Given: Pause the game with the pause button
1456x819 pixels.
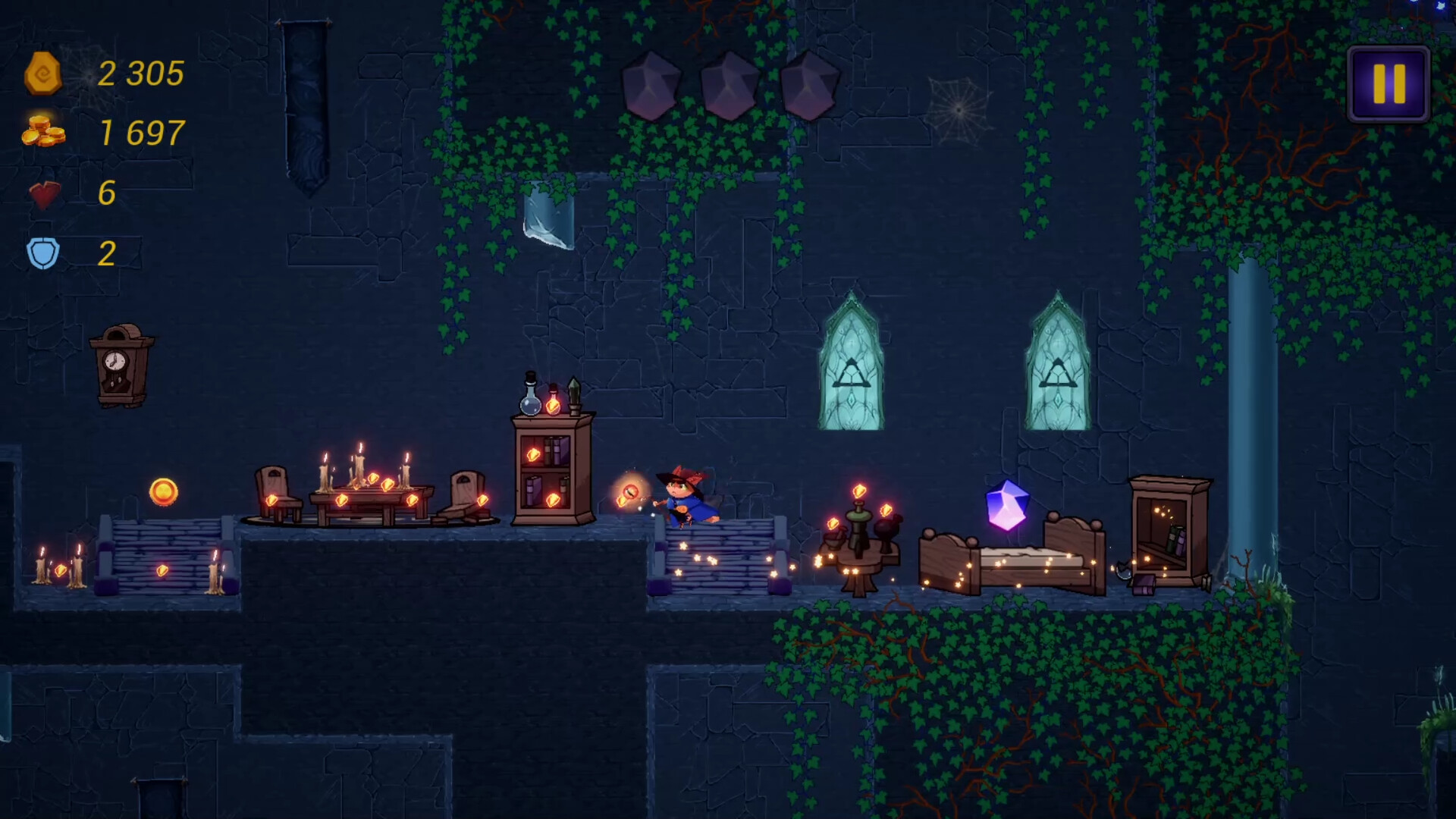Looking at the screenshot, I should 1389,83.
